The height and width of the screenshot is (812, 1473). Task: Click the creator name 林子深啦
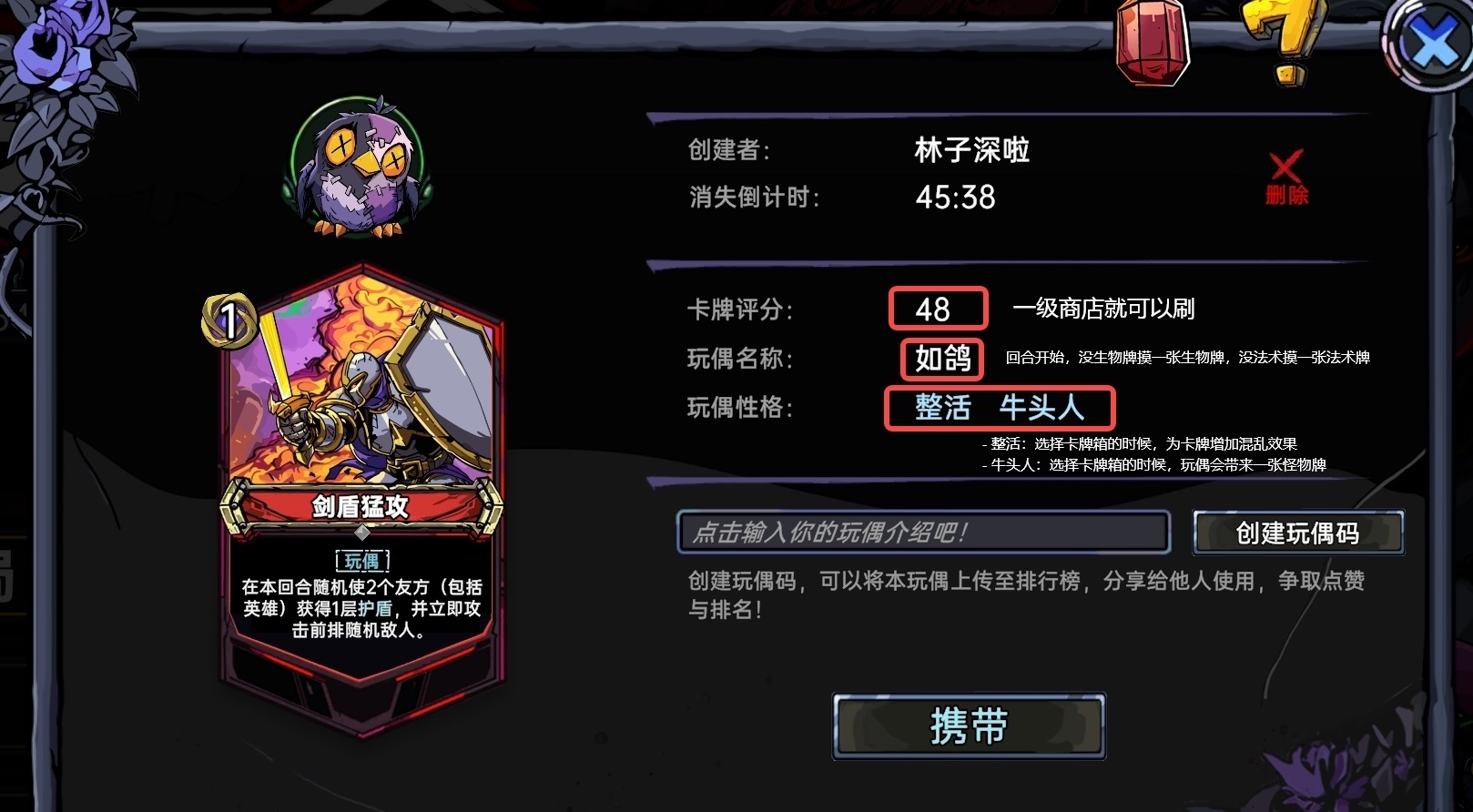point(971,150)
